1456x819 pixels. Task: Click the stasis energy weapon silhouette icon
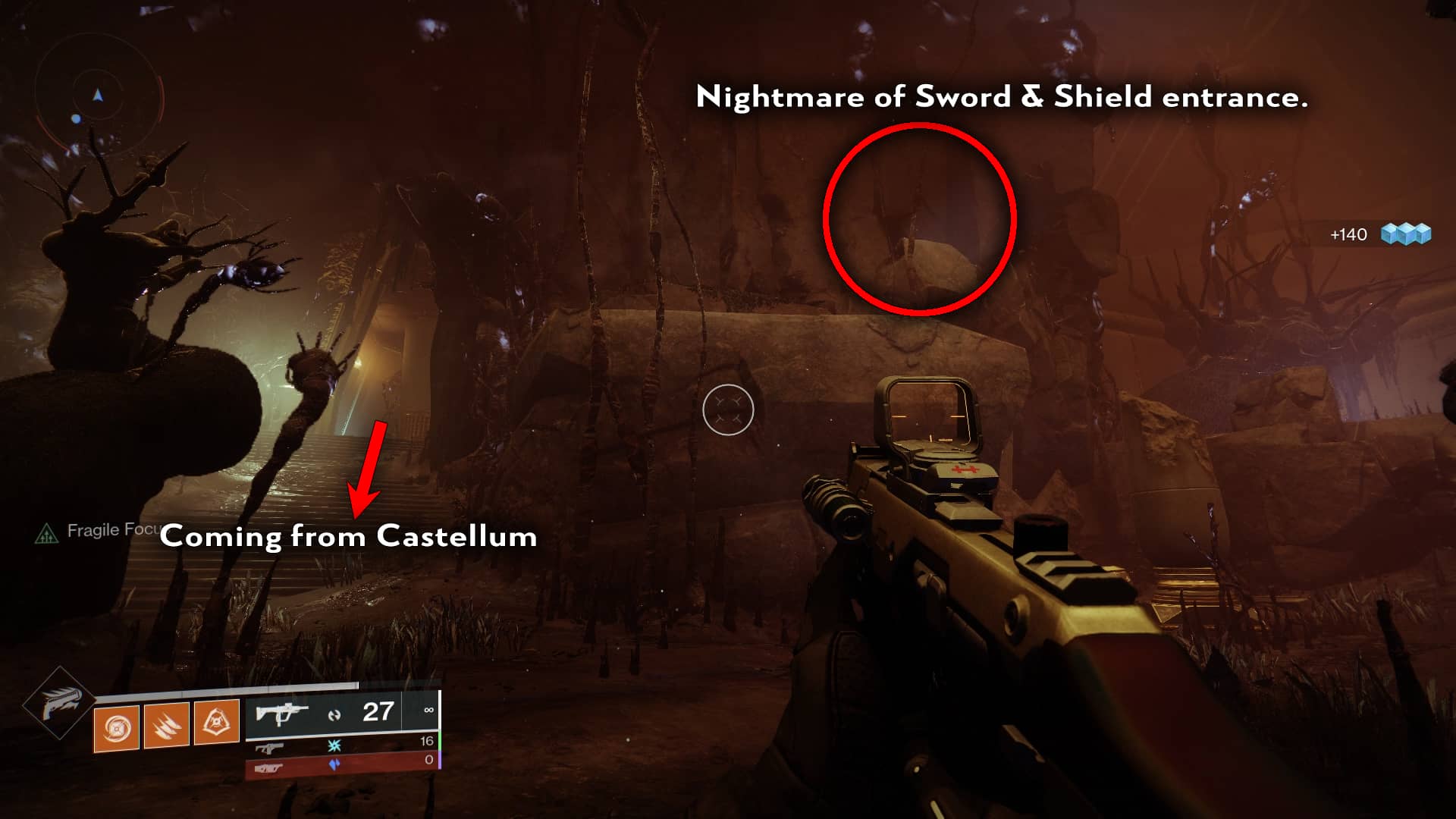(x=270, y=748)
